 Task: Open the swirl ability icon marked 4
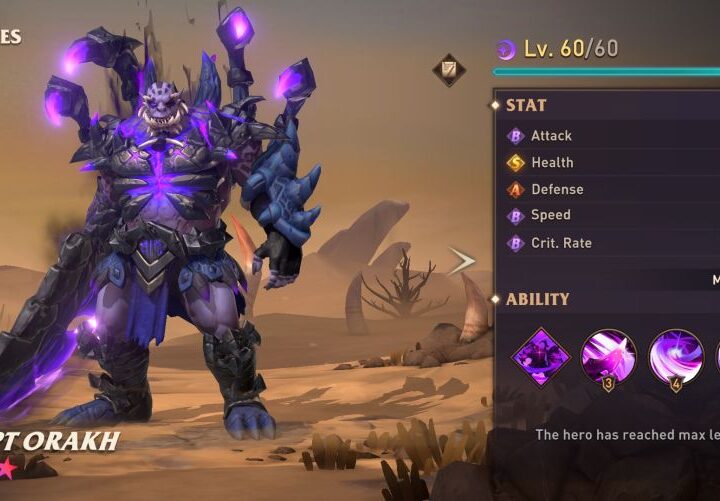676,356
